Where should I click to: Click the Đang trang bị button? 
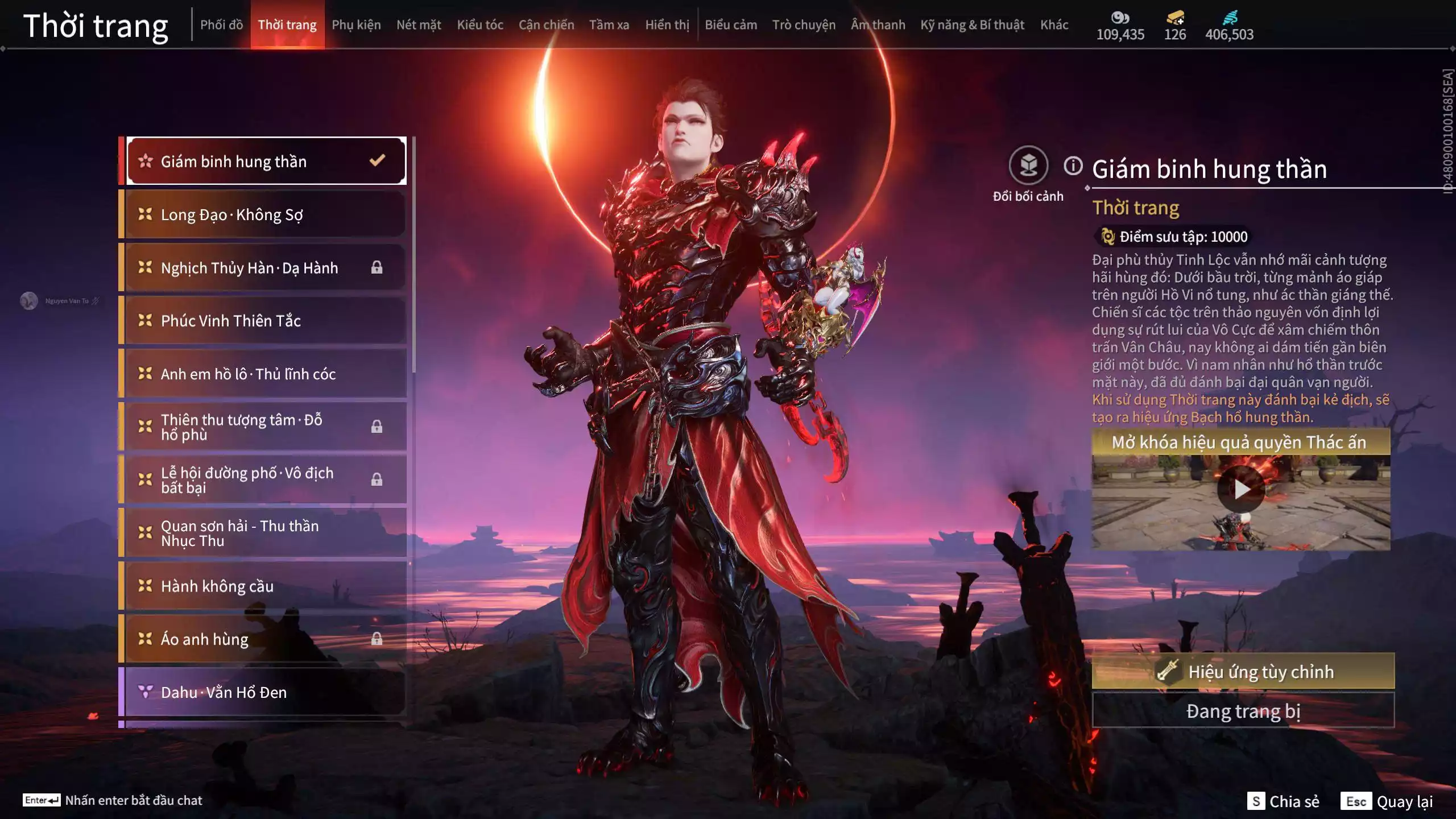(x=1243, y=711)
